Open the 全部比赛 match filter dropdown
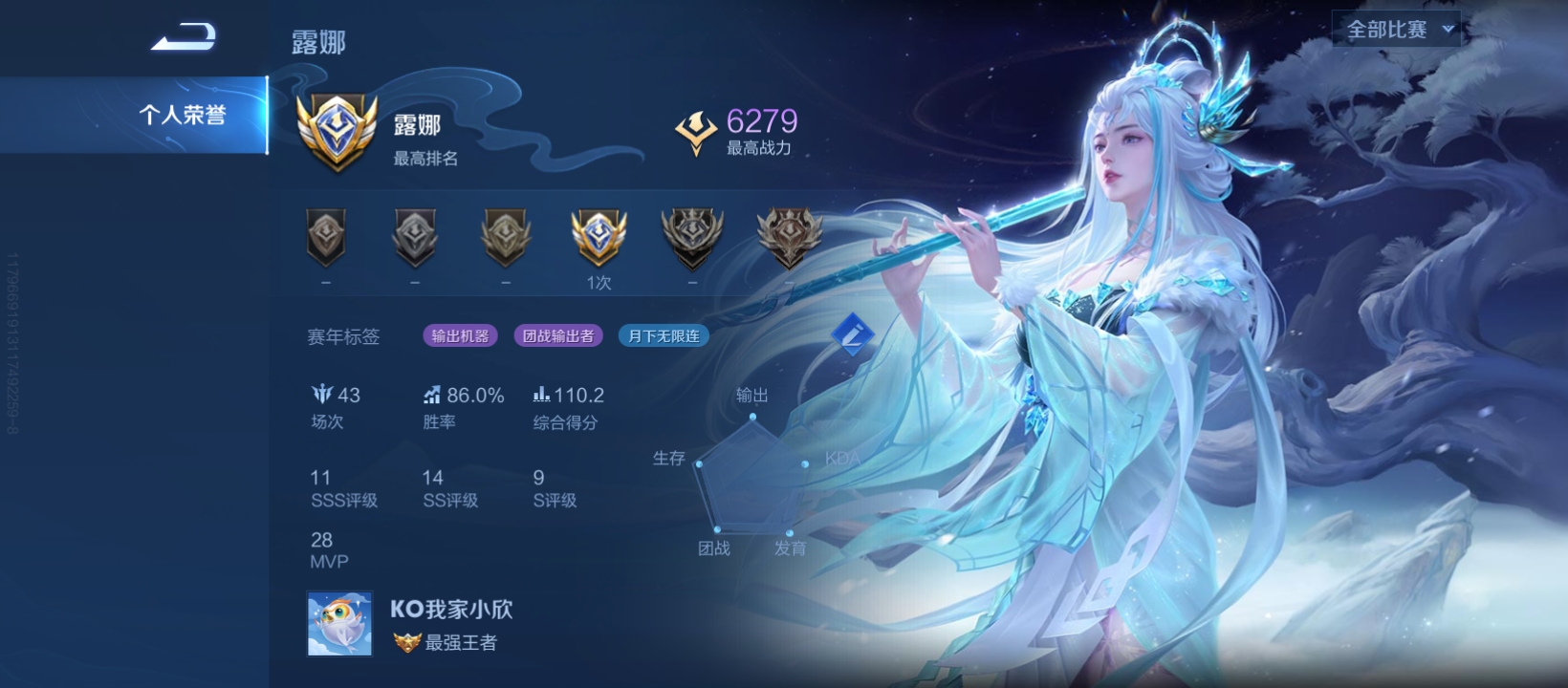 point(1396,30)
